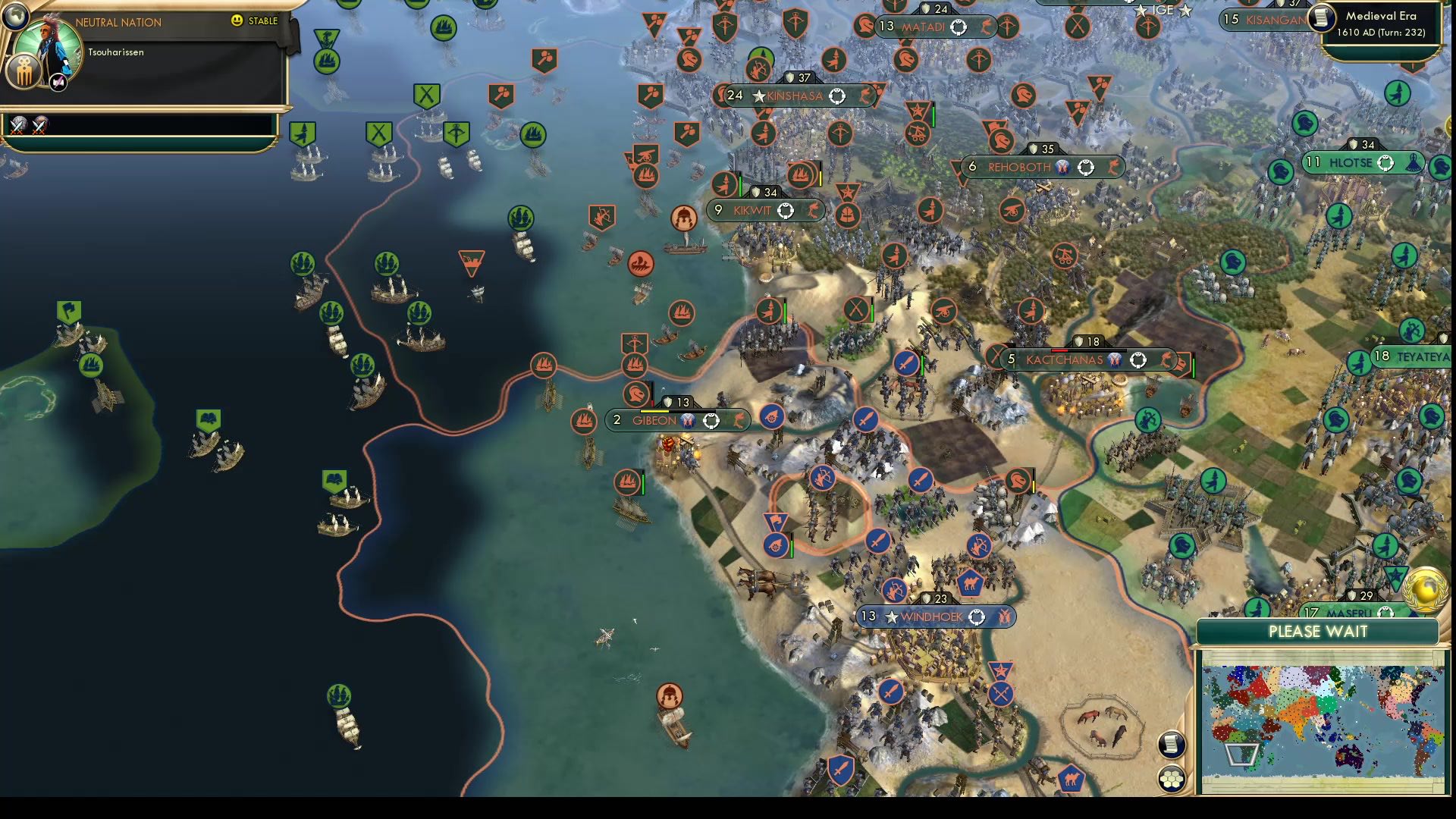Click the religion icon on Rehoboth's banner
This screenshot has width=1456, height=819.
click(x=1062, y=167)
